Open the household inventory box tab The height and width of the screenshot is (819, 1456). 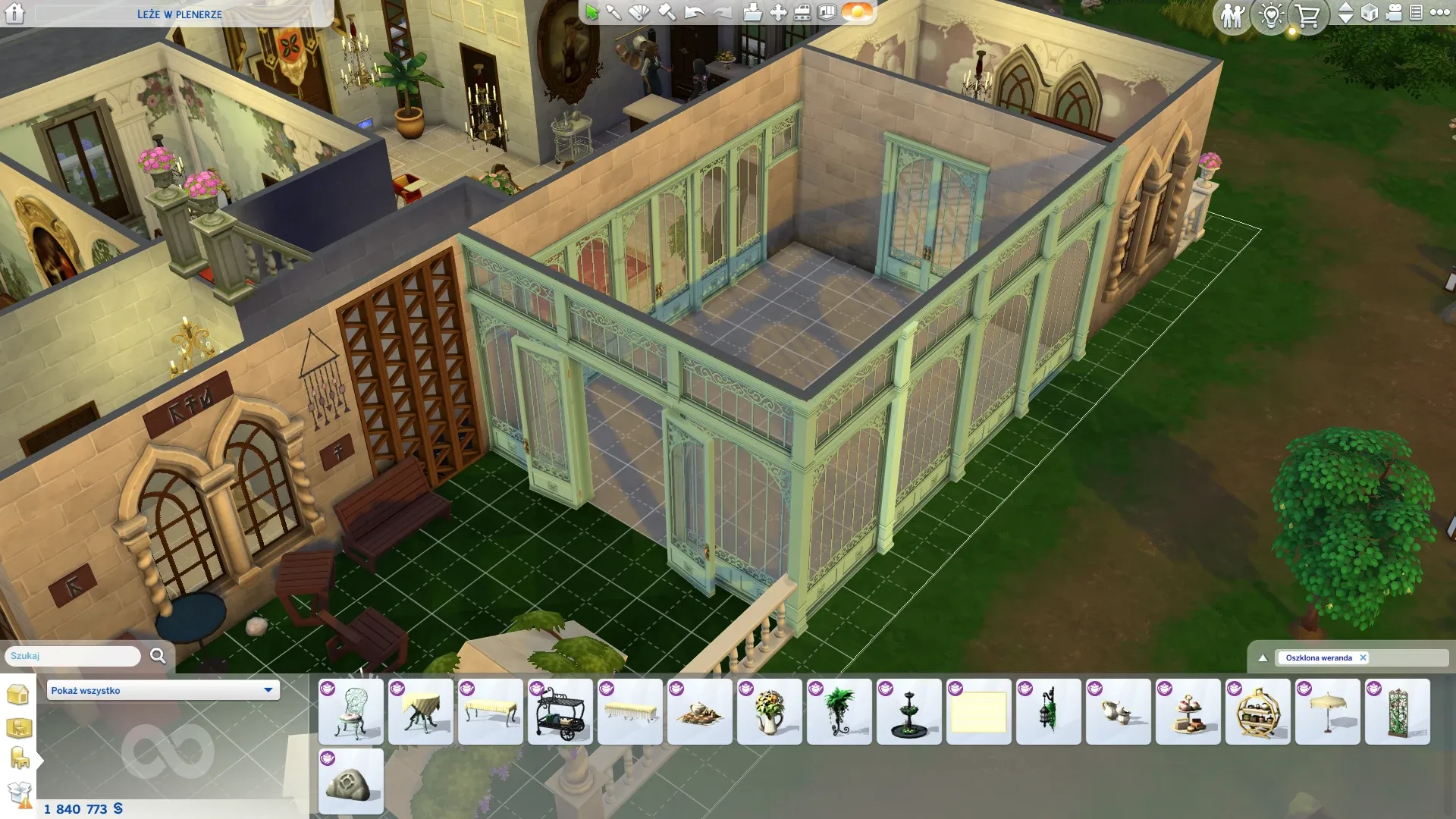pos(19,794)
